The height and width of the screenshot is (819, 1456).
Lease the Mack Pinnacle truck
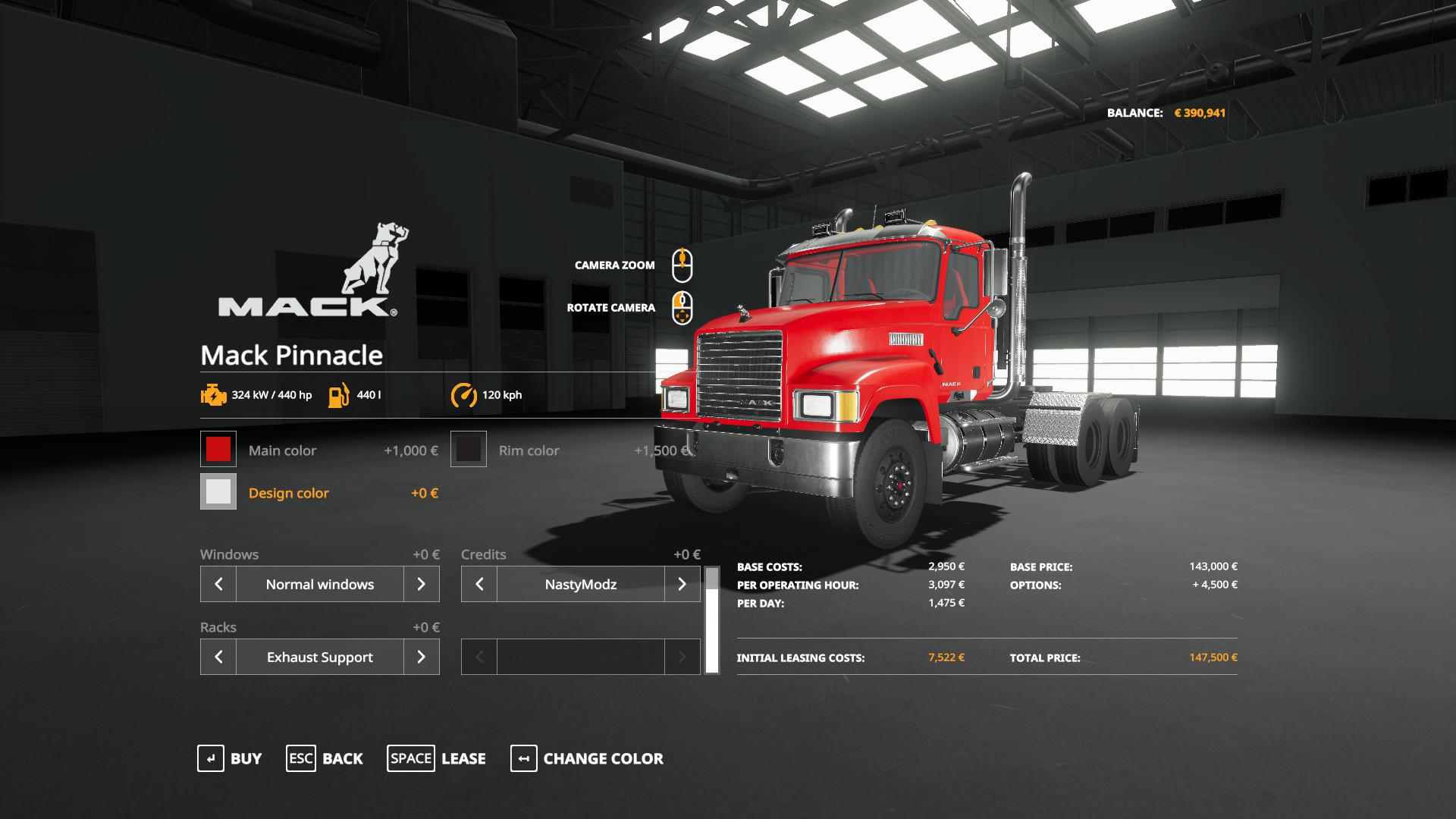(436, 758)
